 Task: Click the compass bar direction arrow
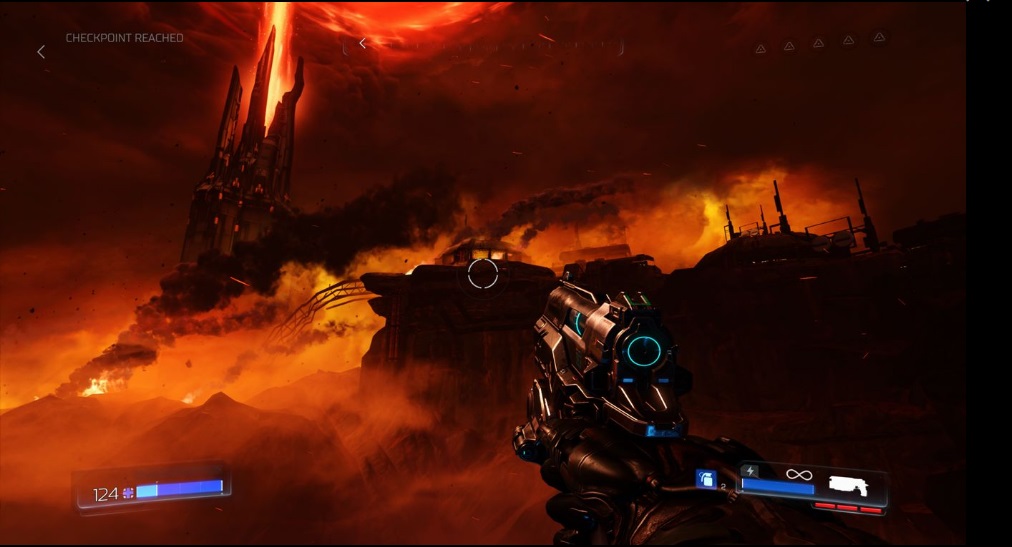point(362,43)
